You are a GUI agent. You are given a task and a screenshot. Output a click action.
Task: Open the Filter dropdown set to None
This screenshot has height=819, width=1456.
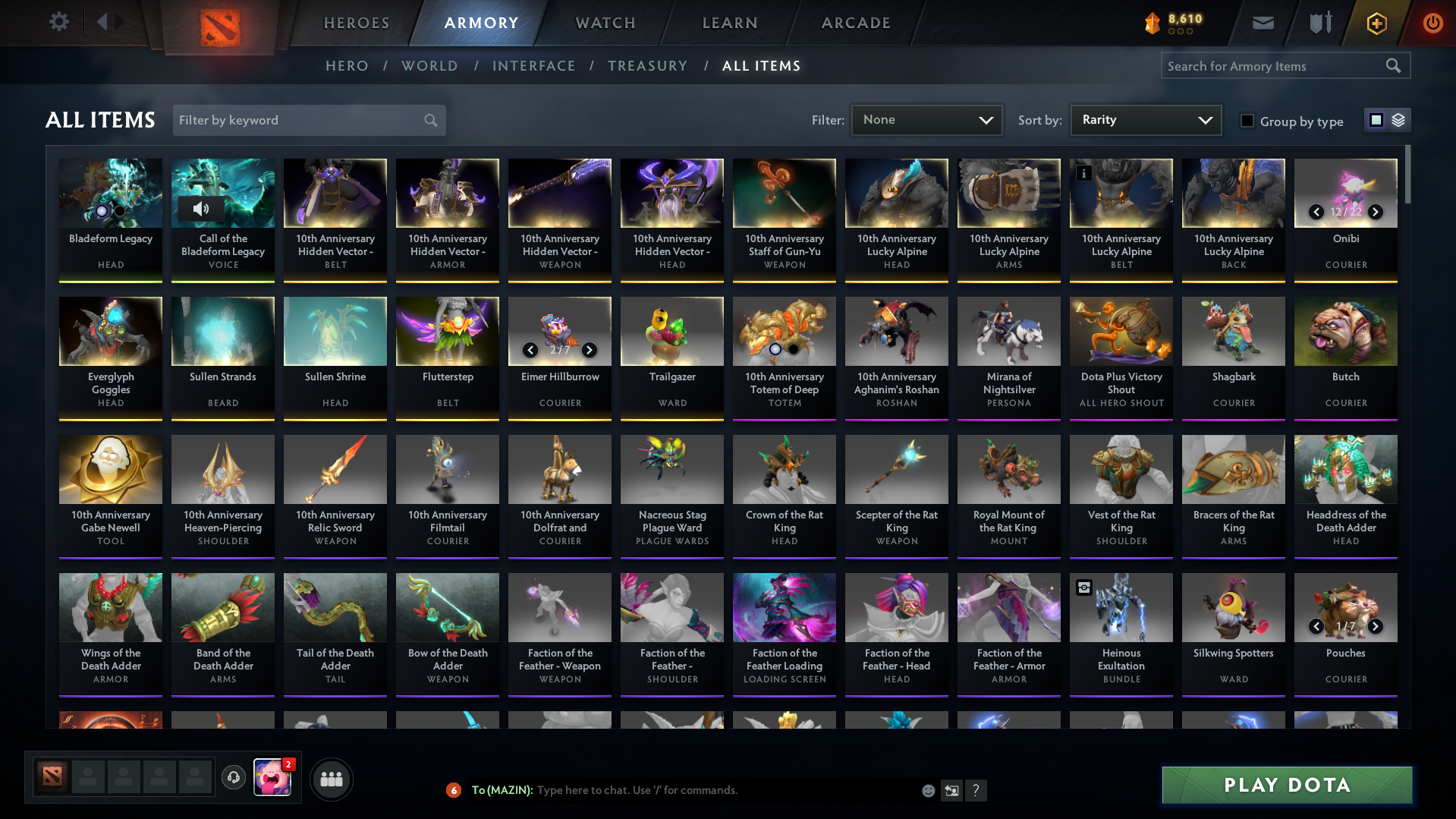926,120
